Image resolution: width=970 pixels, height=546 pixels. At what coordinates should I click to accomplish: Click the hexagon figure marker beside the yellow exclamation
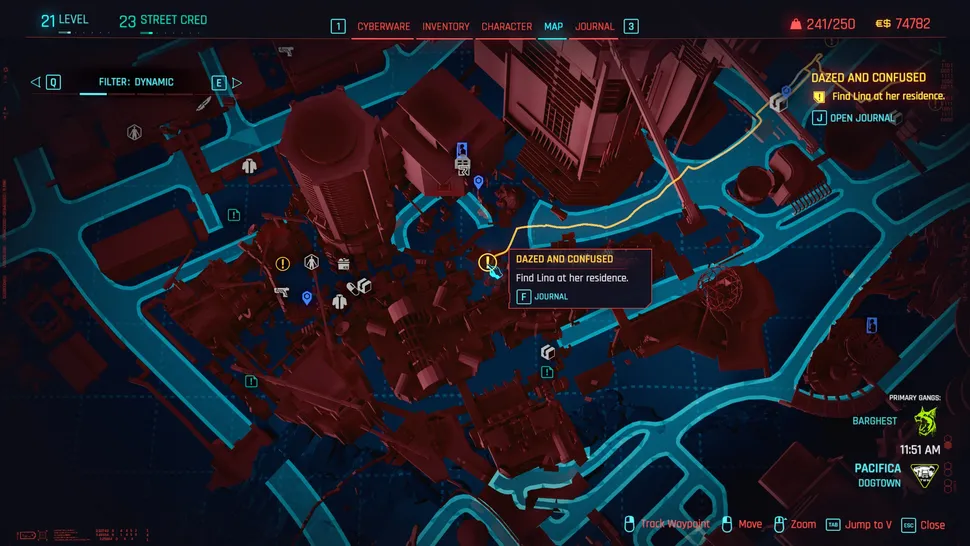click(x=311, y=262)
